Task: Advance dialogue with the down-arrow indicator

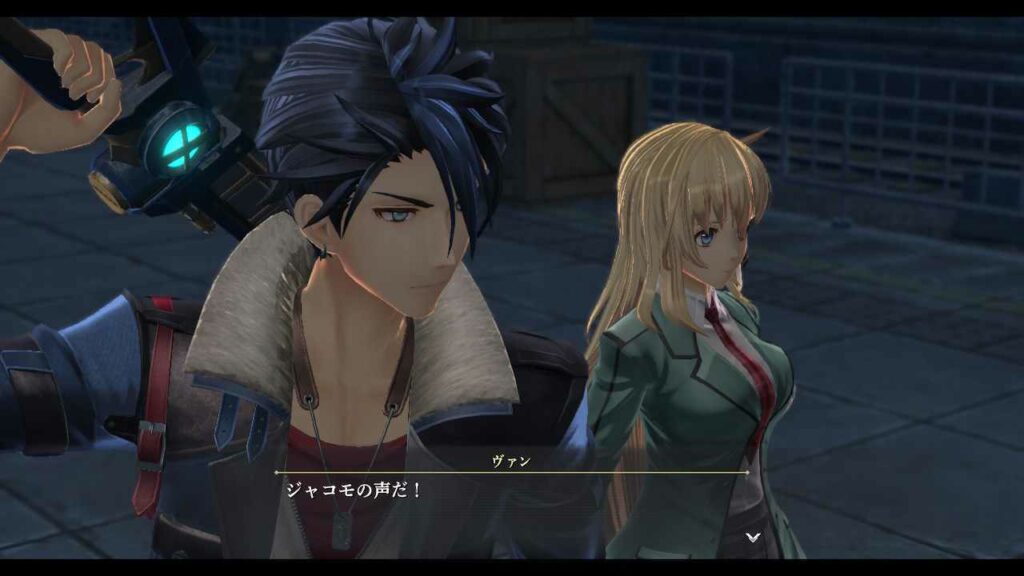Action: pyautogui.click(x=753, y=537)
